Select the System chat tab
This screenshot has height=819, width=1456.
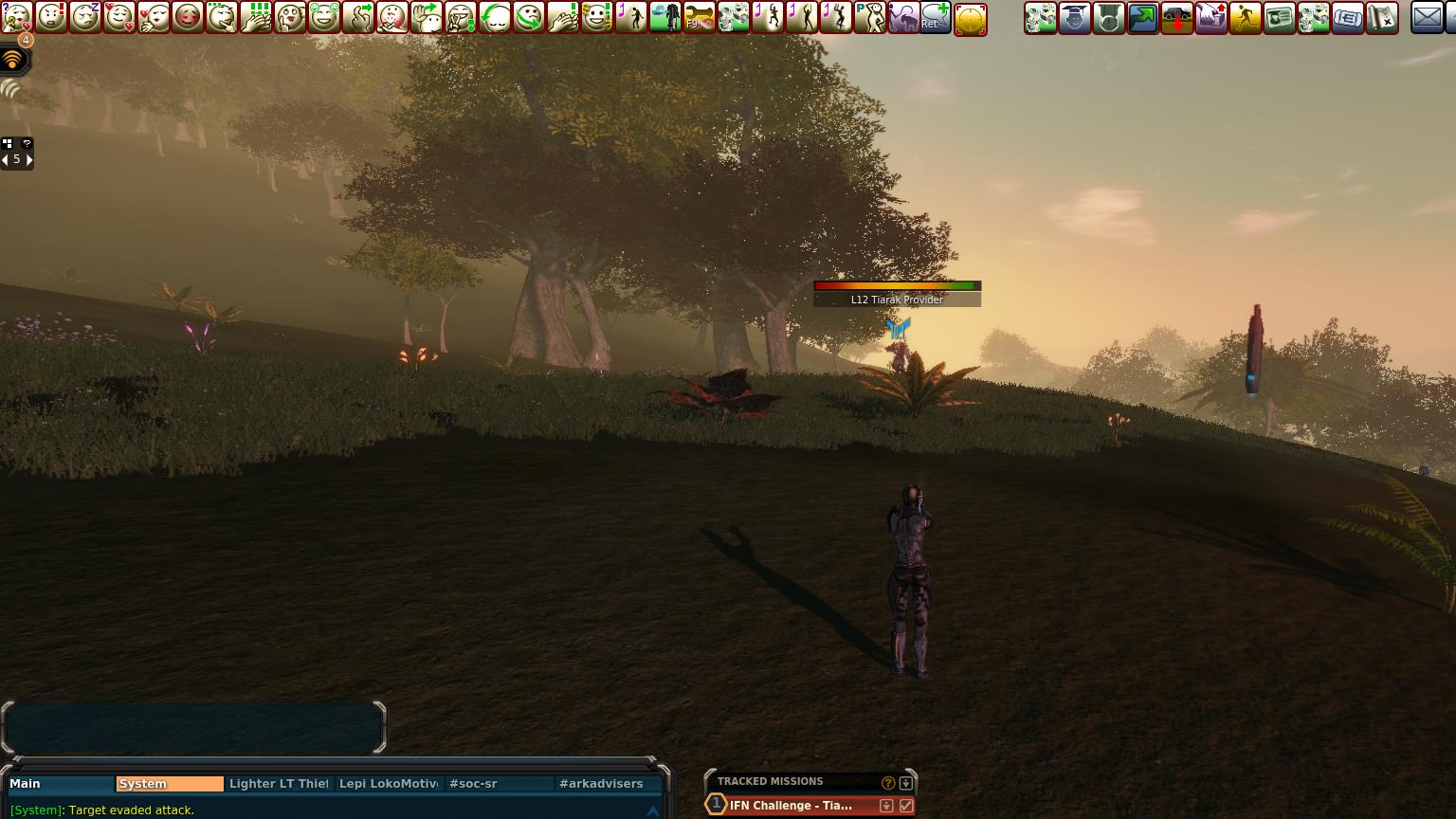[169, 784]
